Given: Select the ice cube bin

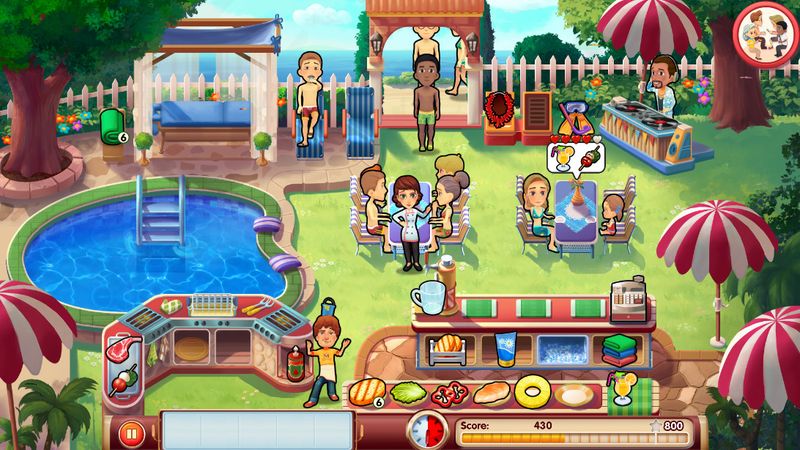Looking at the screenshot, I should 563,349.
